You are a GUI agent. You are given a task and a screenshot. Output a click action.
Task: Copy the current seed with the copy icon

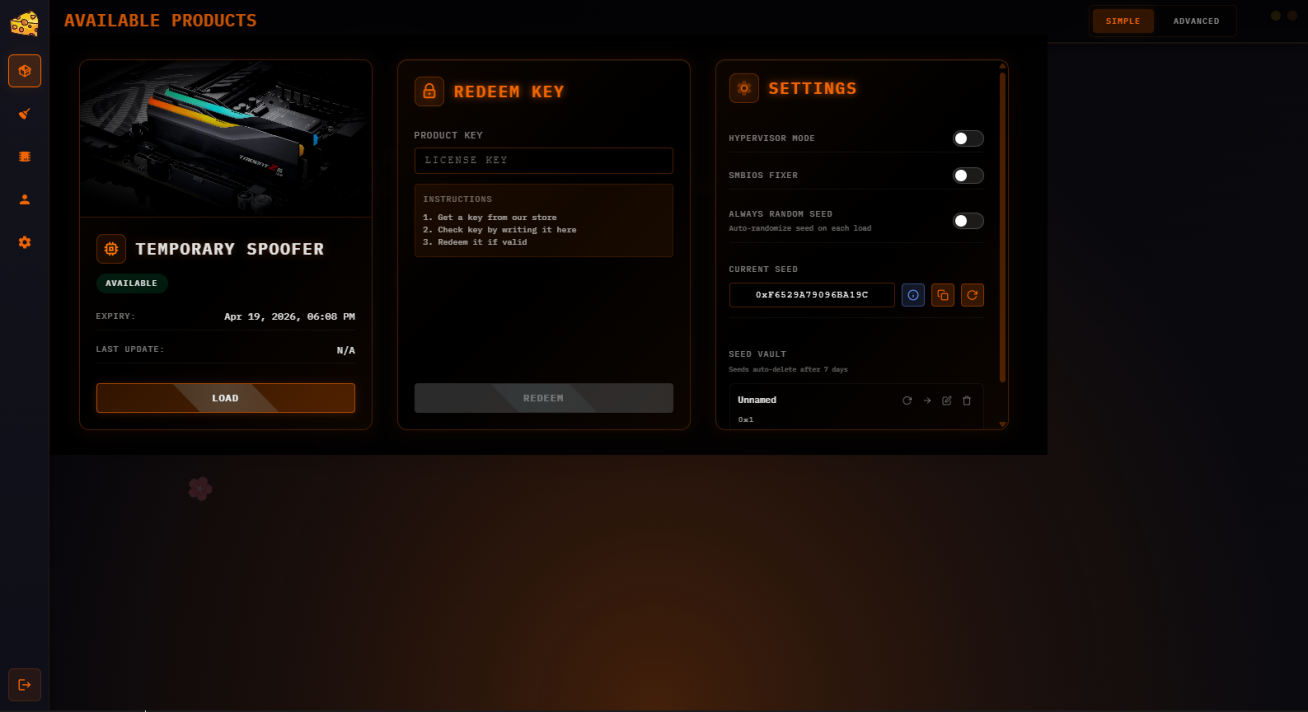tap(942, 295)
